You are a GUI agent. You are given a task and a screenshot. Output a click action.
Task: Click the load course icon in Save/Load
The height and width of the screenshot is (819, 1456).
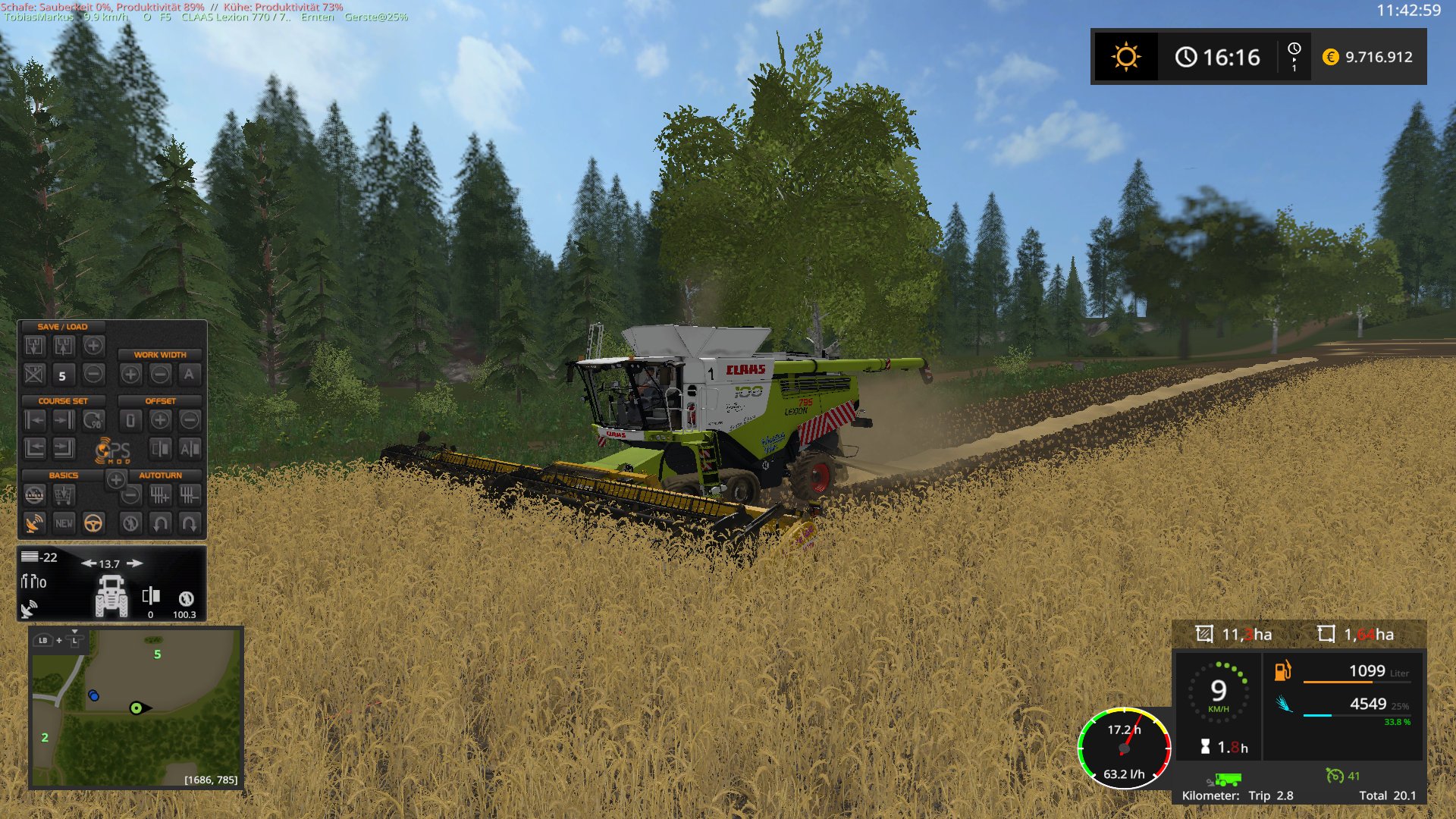pyautogui.click(x=64, y=347)
